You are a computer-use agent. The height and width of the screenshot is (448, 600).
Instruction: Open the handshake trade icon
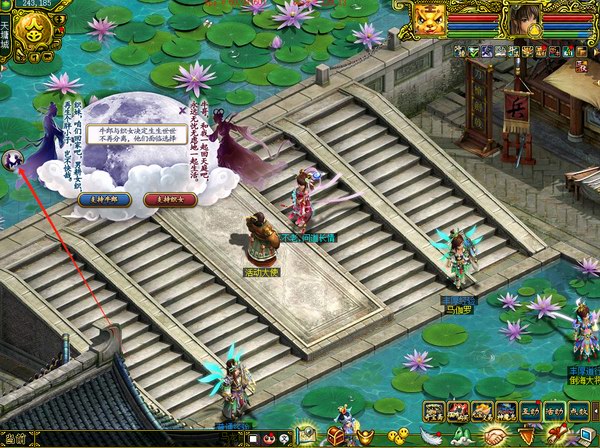(x=495, y=437)
